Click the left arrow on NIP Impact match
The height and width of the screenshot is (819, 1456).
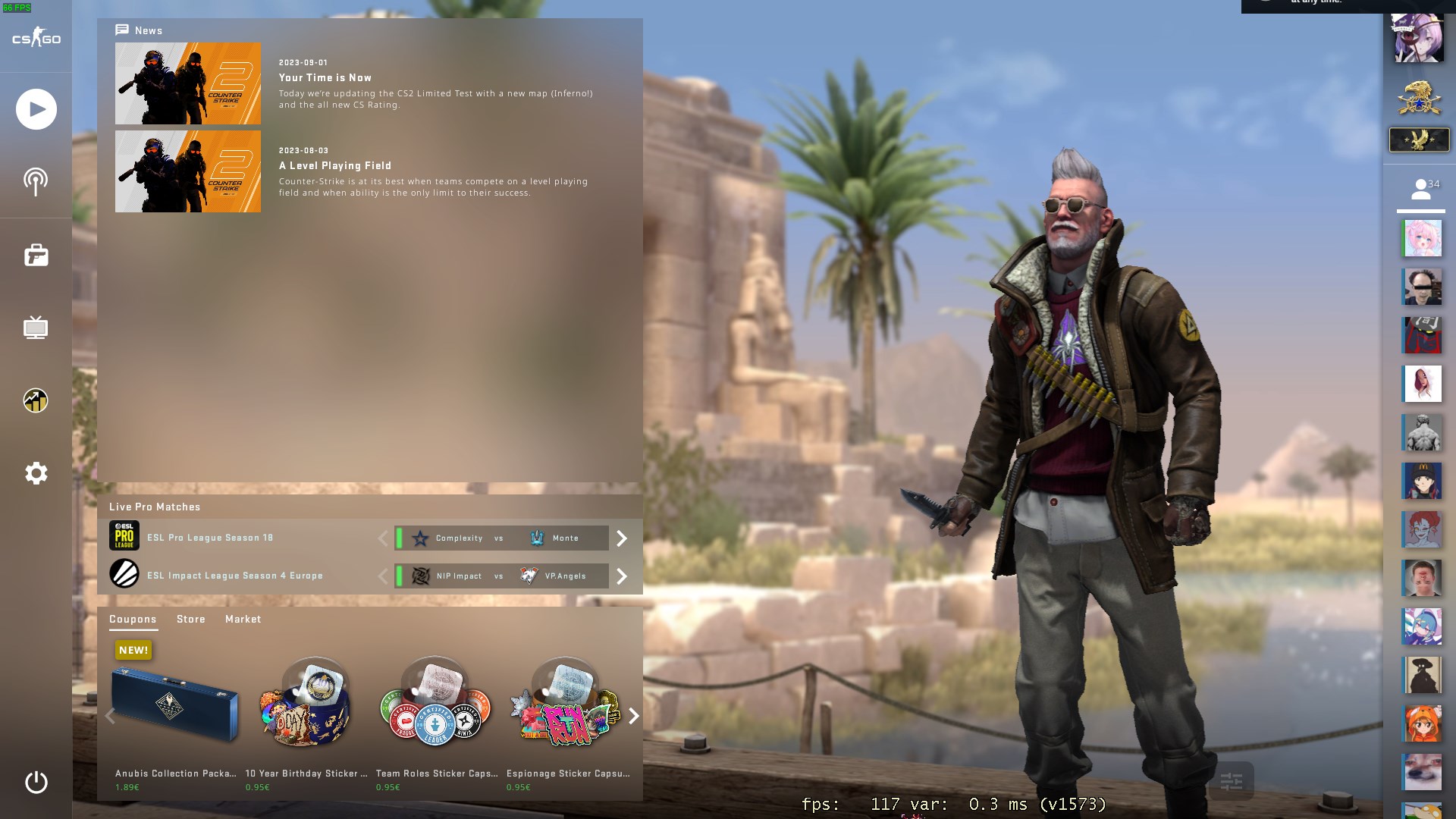(x=383, y=576)
